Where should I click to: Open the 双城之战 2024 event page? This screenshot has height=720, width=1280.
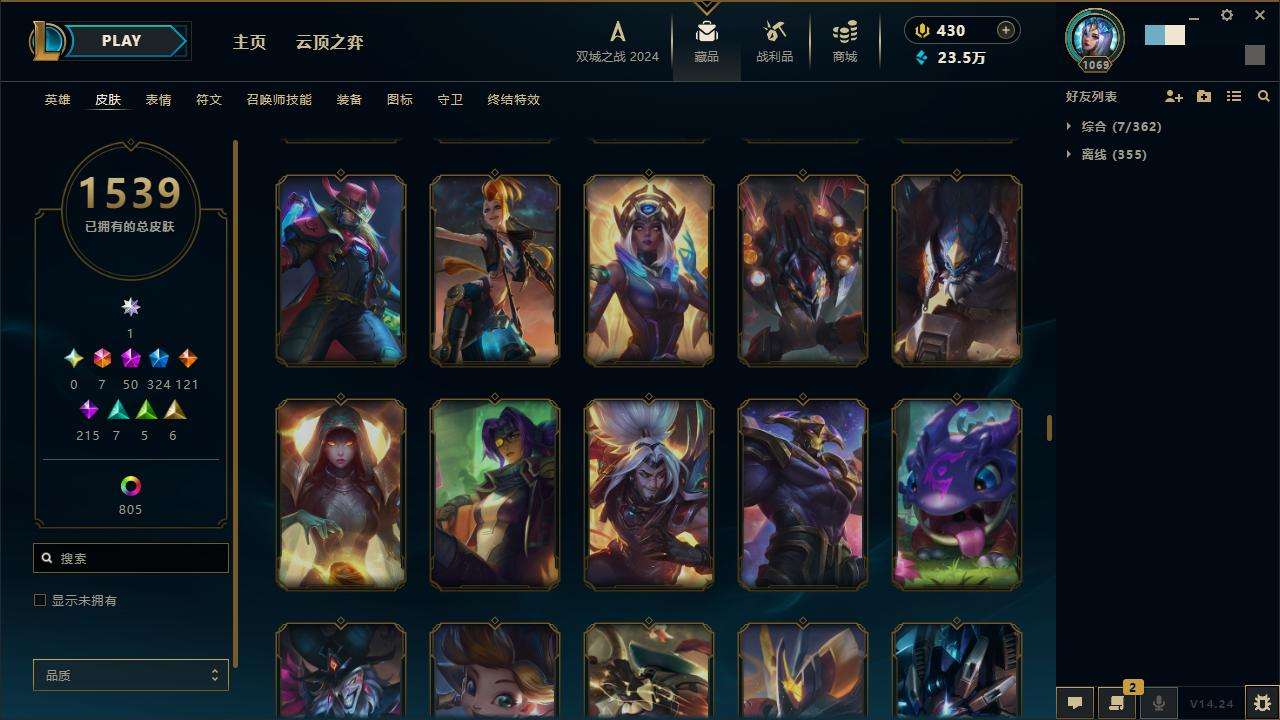617,42
